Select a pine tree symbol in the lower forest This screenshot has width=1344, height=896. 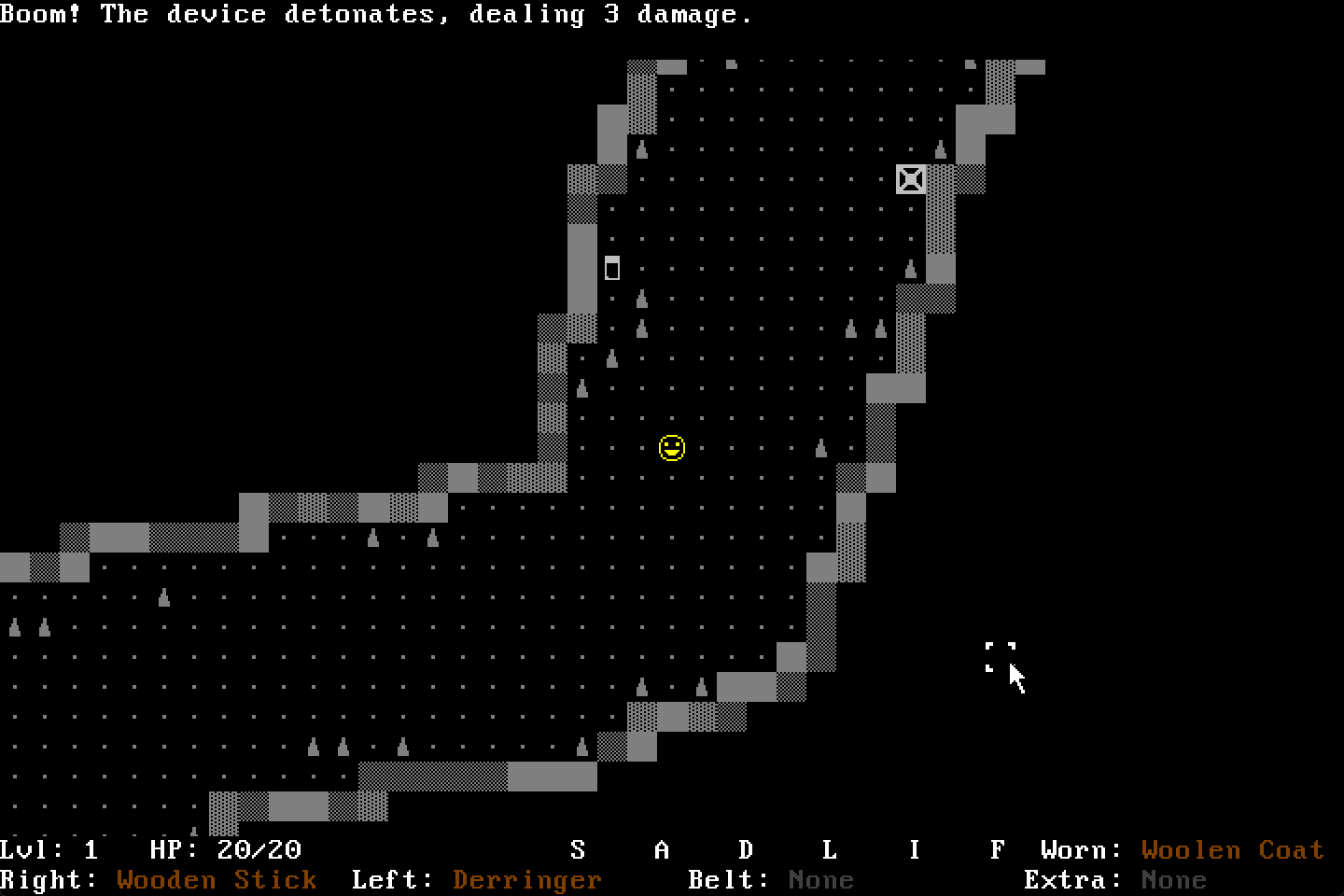coord(312,747)
